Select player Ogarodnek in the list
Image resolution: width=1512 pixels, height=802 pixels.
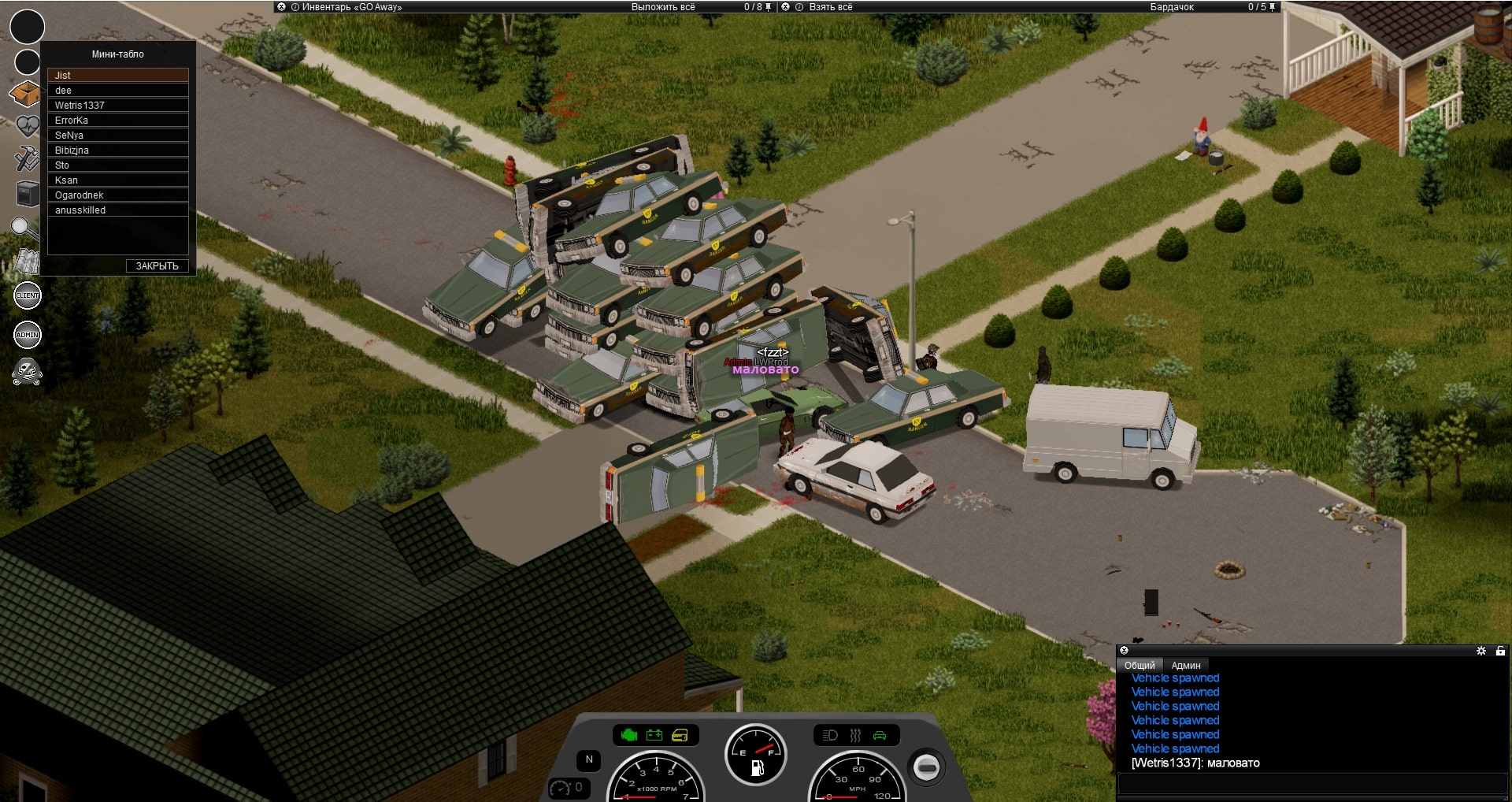[x=117, y=195]
